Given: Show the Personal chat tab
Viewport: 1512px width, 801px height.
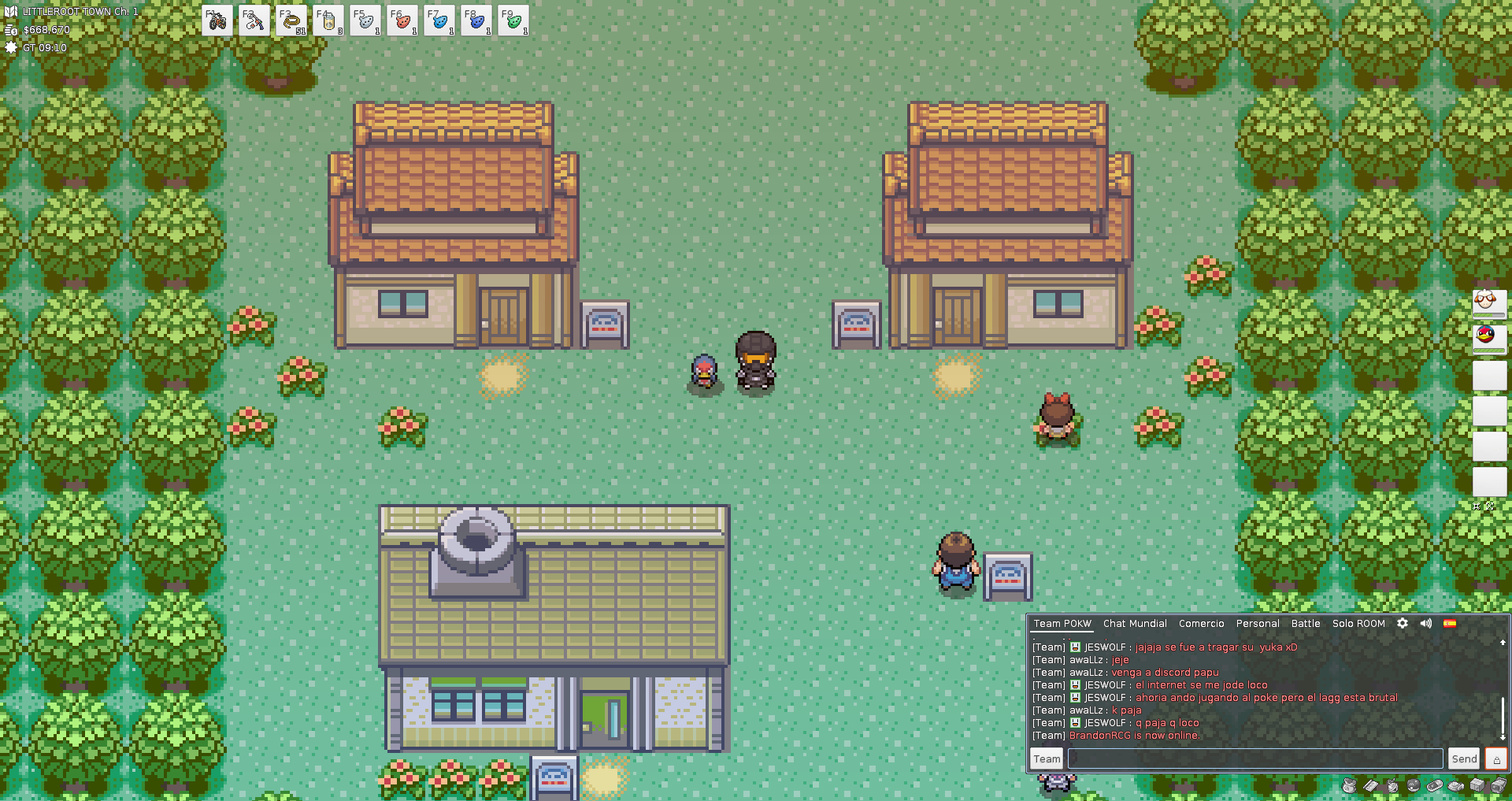Looking at the screenshot, I should (x=1258, y=623).
